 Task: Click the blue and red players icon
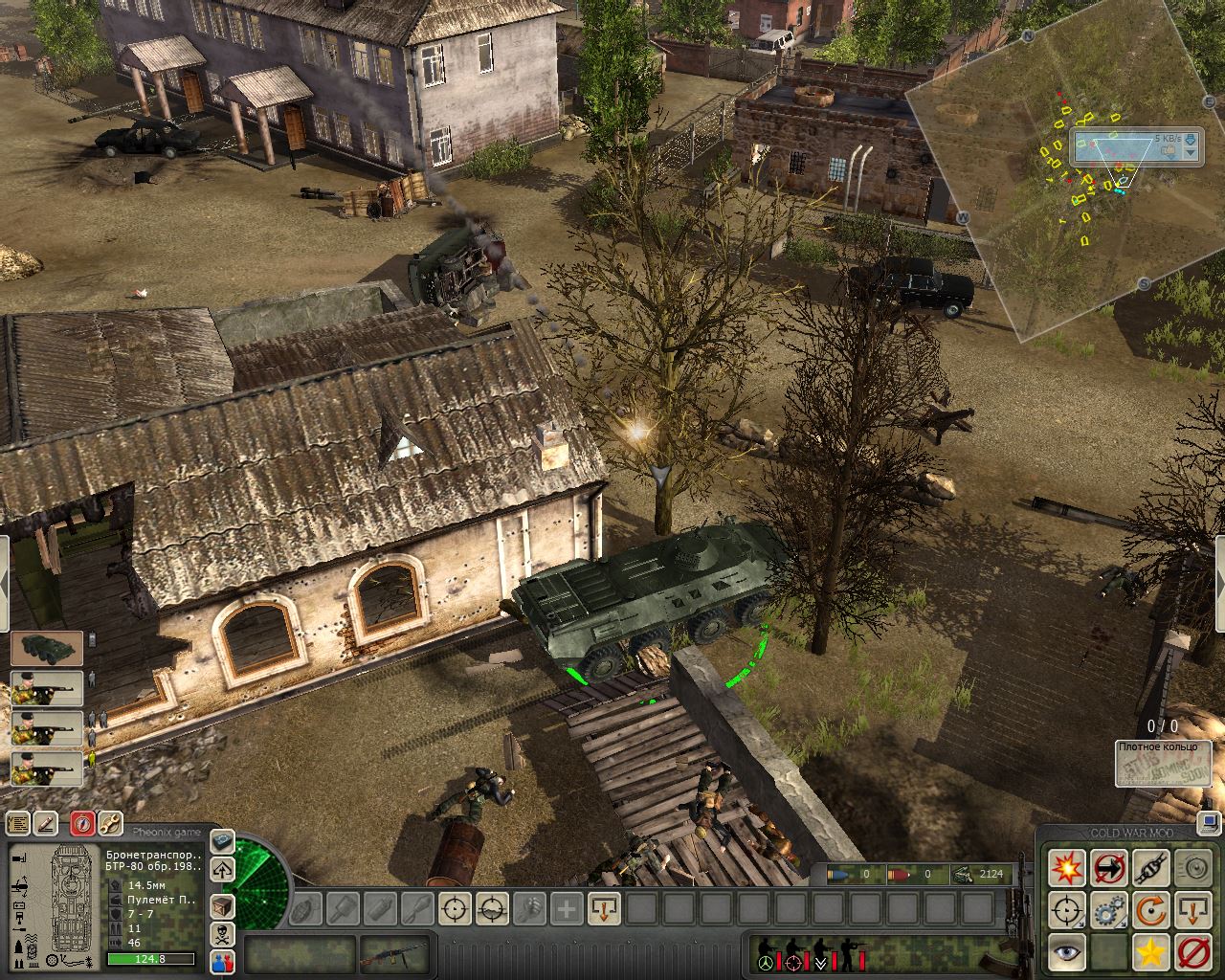pyautogui.click(x=222, y=962)
